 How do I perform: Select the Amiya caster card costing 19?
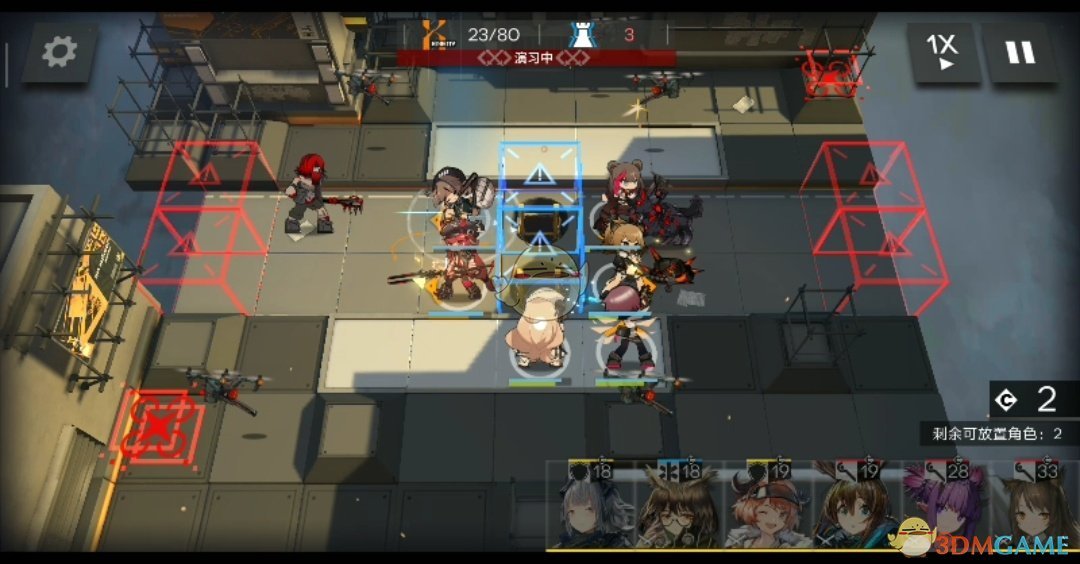tap(856, 510)
